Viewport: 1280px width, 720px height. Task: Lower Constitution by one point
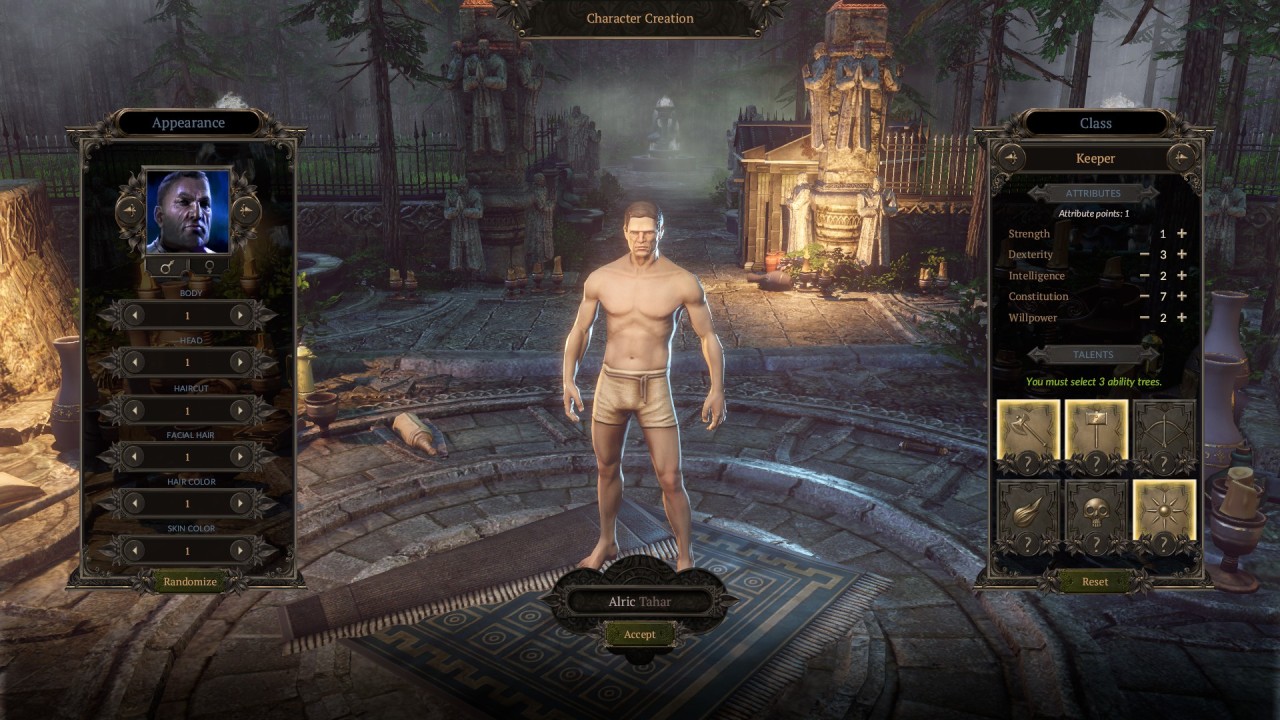point(1144,297)
